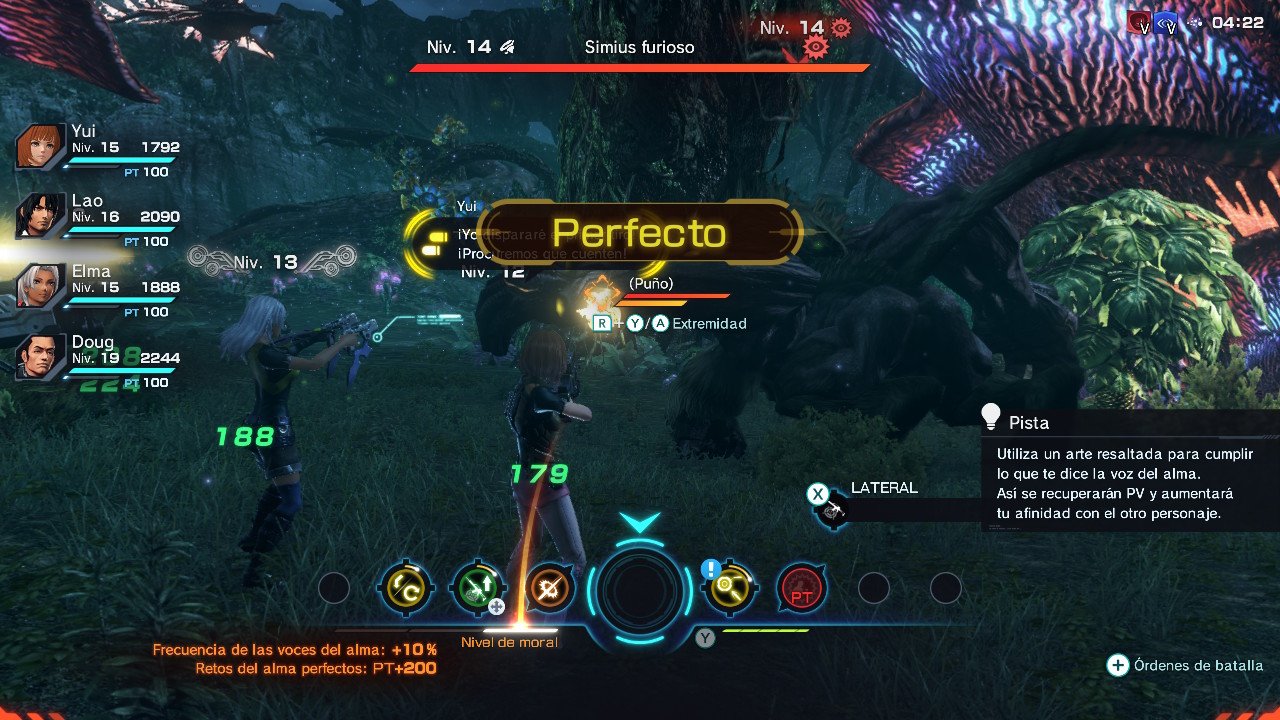This screenshot has width=1280, height=720.
Task: Click the Pista lightbulb hint icon
Action: [989, 415]
